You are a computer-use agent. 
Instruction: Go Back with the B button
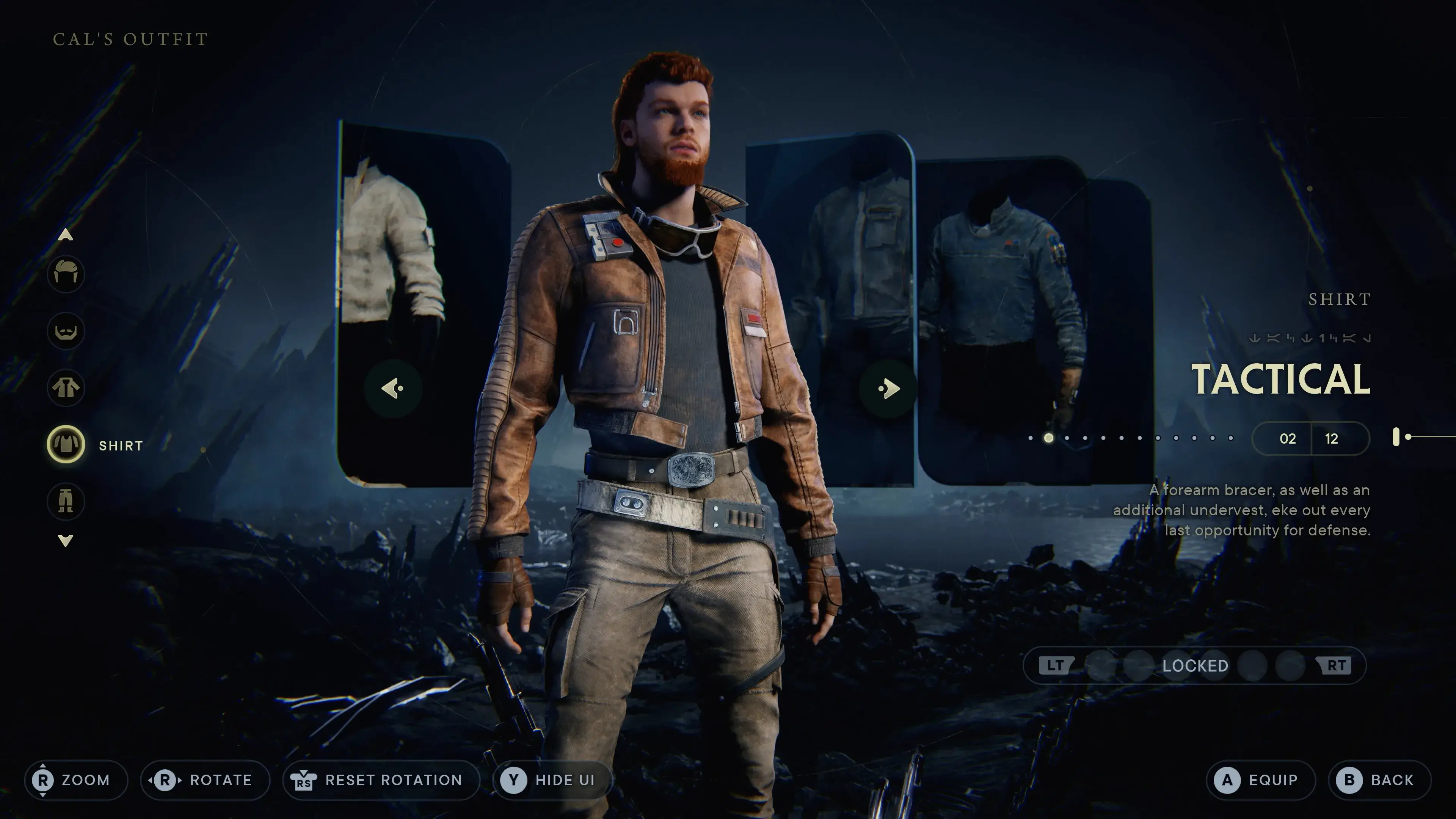(1349, 780)
